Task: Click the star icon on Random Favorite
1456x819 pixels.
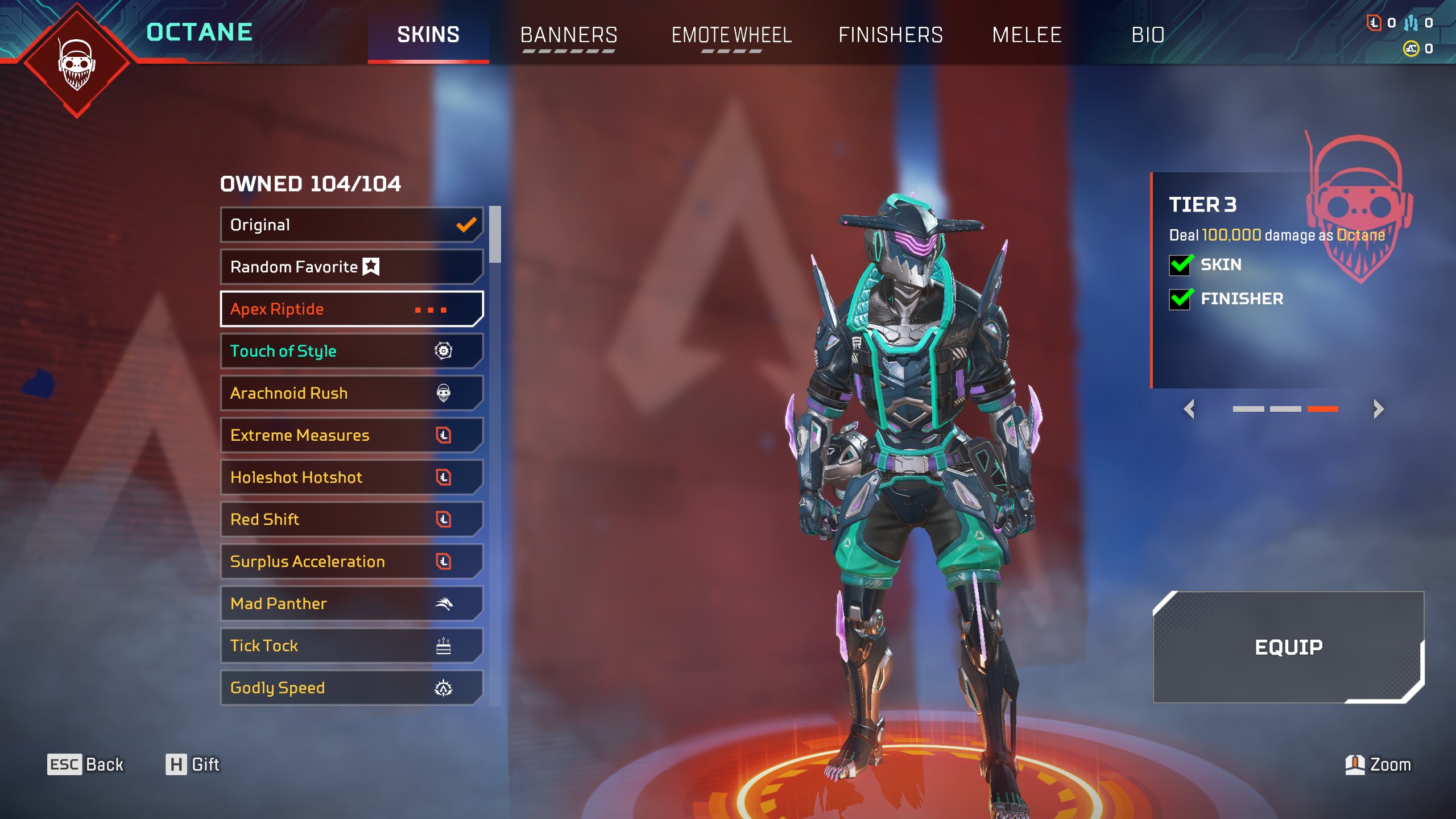Action: (371, 266)
